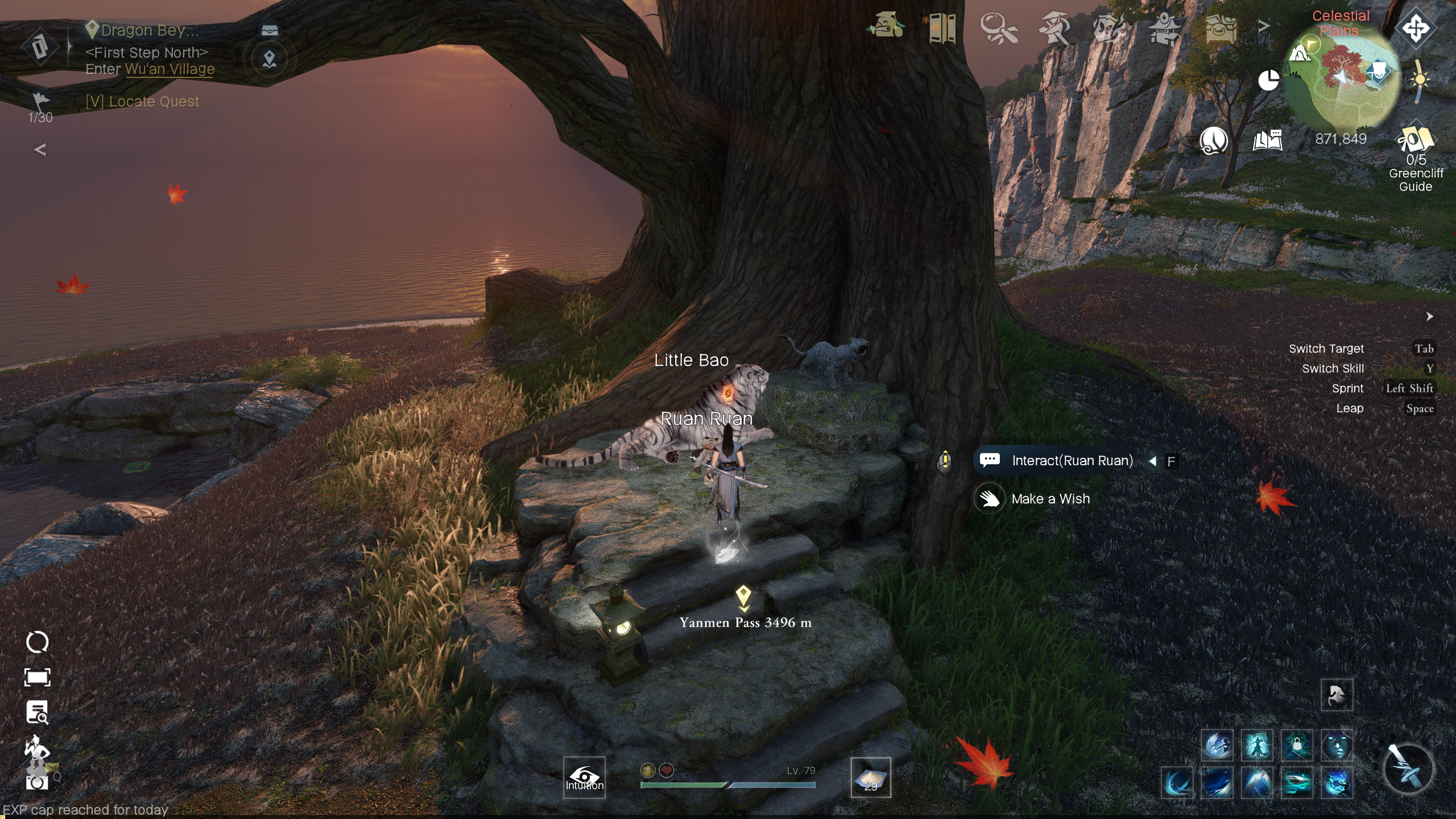The height and width of the screenshot is (819, 1456).
Task: Use the consumable item slot showing 29
Action: tap(870, 777)
